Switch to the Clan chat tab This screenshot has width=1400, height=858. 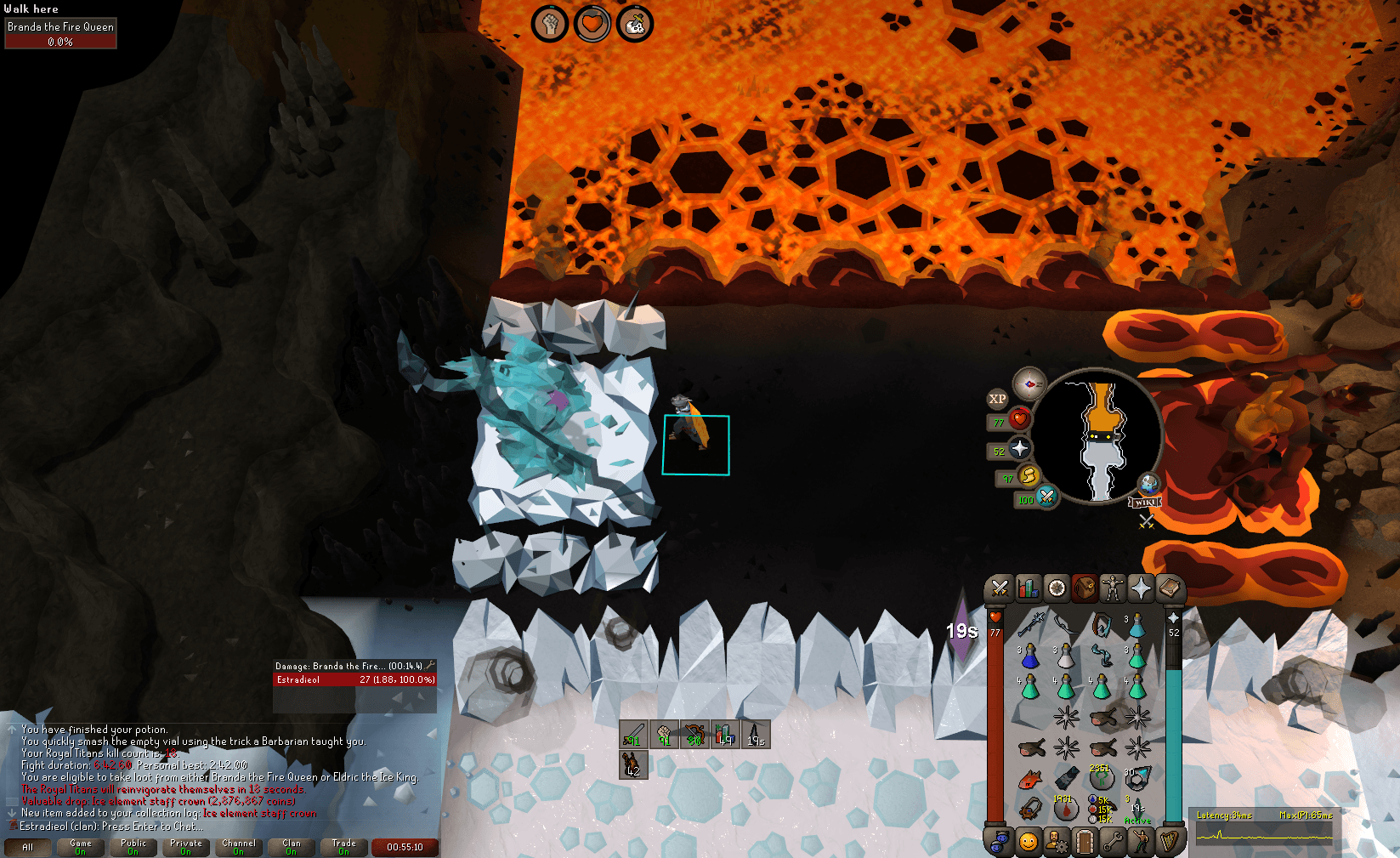point(292,846)
